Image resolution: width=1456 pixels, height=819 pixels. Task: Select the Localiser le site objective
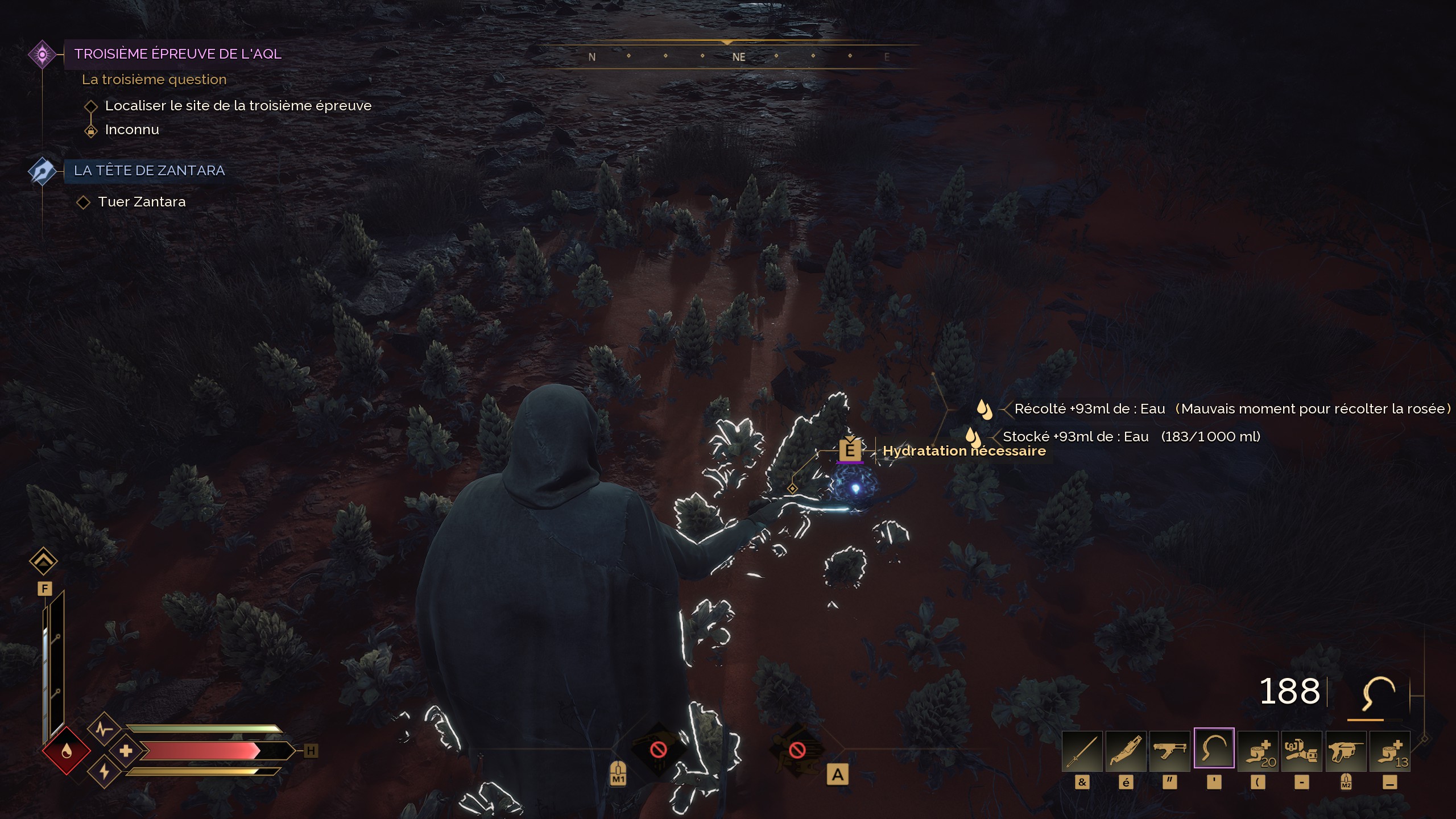[x=238, y=106]
